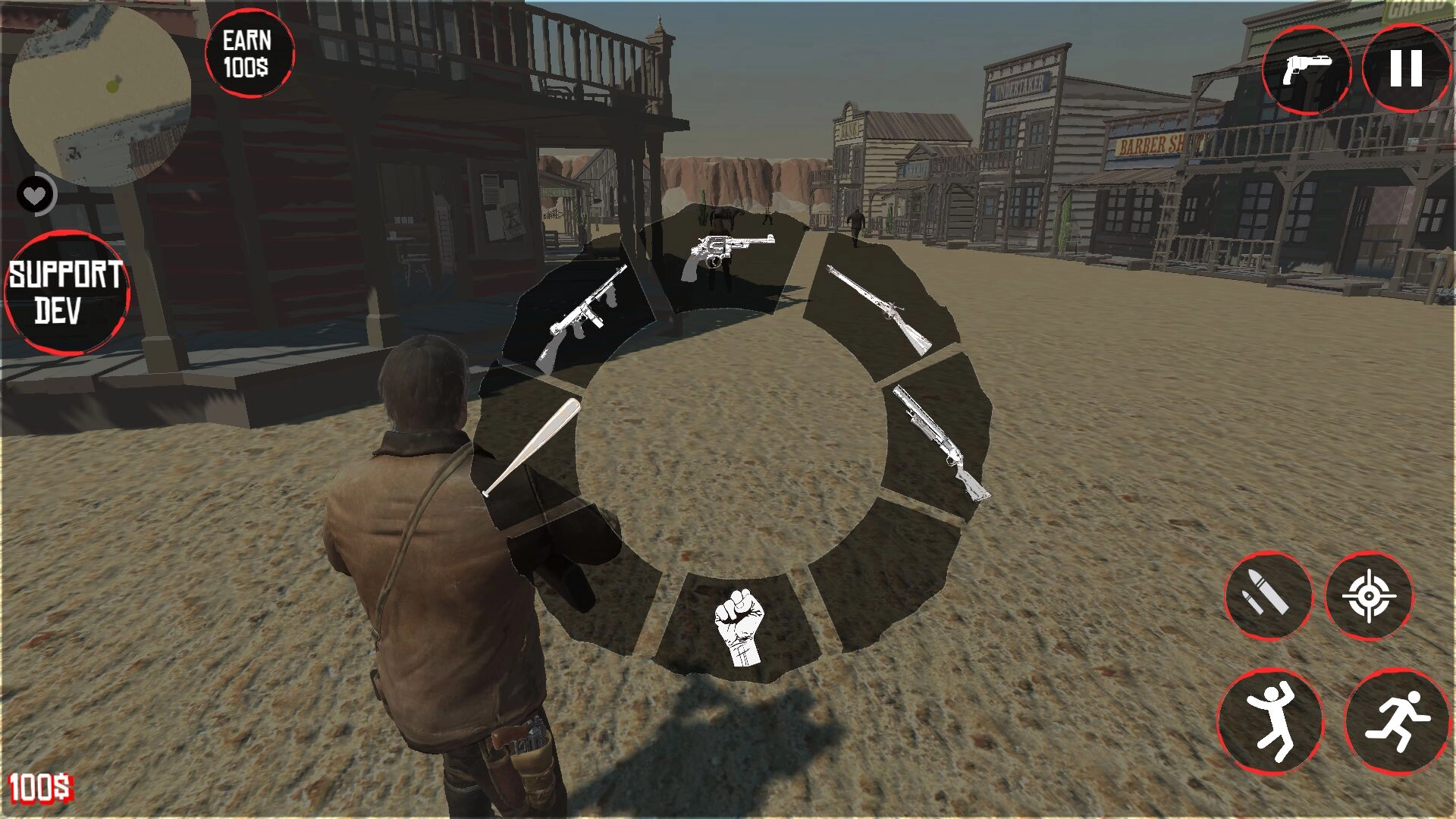The height and width of the screenshot is (819, 1456).
Task: Open the health heart indicator
Action: point(34,193)
